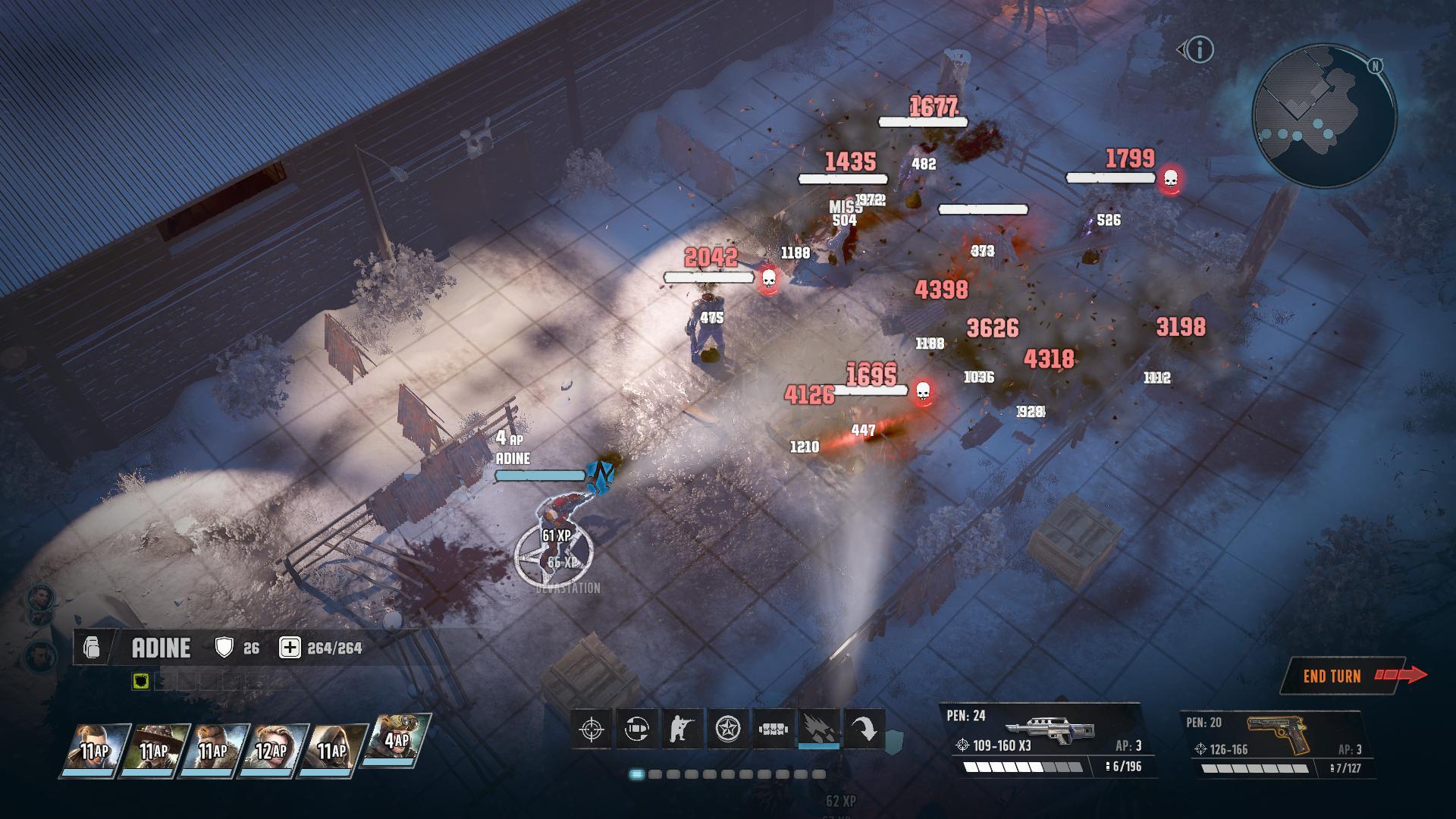Choose the portrait showing 12 AP
The image size is (1456, 819).
click(x=273, y=751)
